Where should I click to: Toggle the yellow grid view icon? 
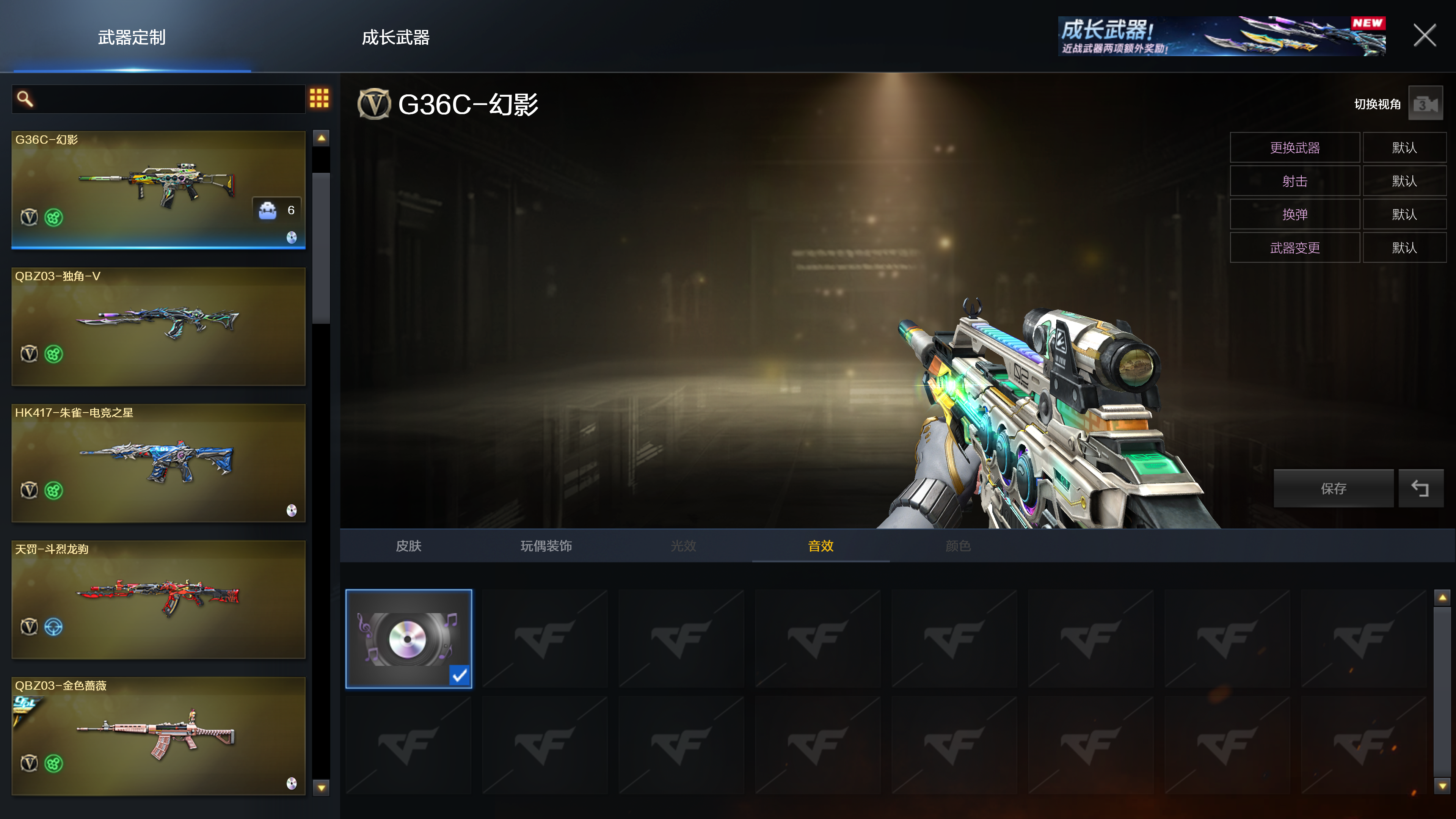point(319,98)
